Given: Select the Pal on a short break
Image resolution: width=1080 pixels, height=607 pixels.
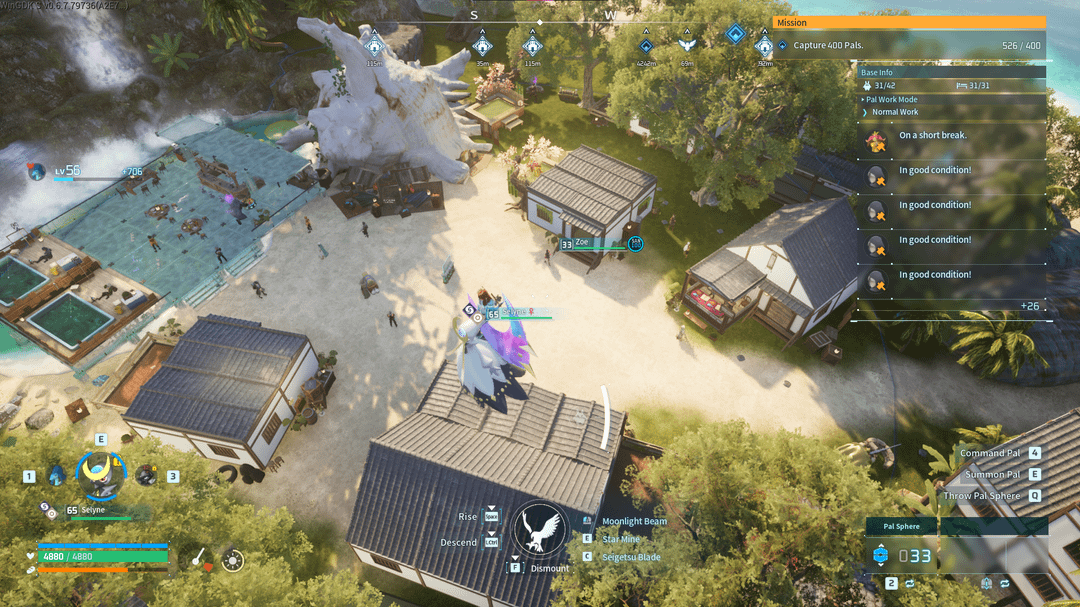Looking at the screenshot, I should [877, 138].
